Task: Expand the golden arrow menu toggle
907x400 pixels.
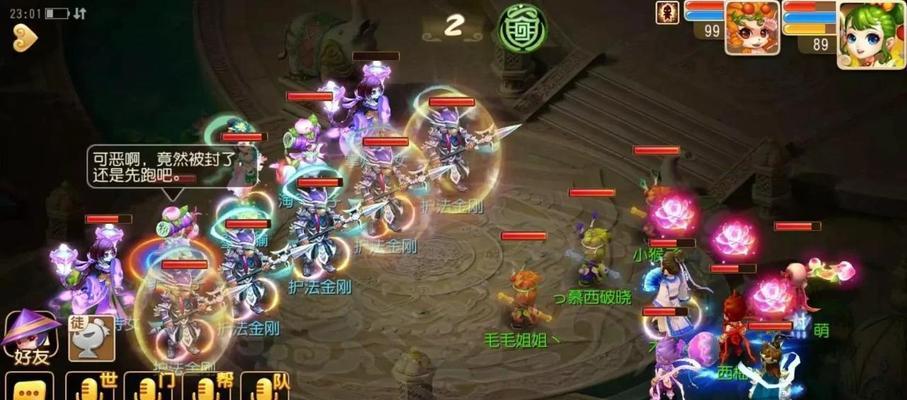Action: click(25, 38)
